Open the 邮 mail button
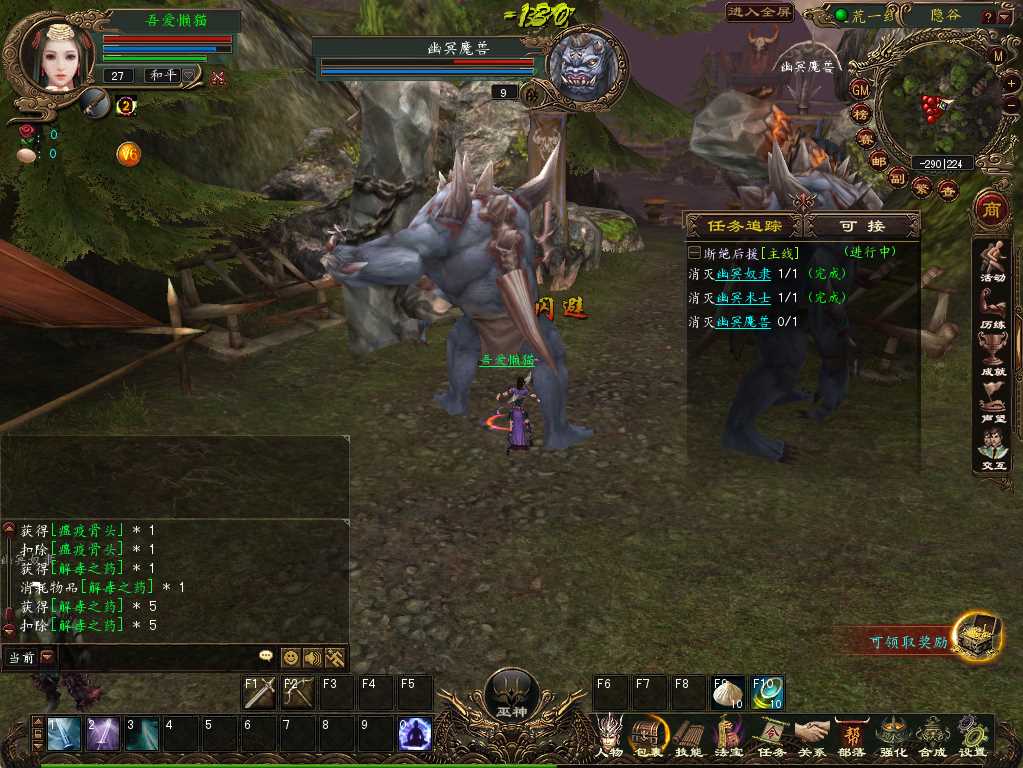The height and width of the screenshot is (768, 1023). point(879,161)
